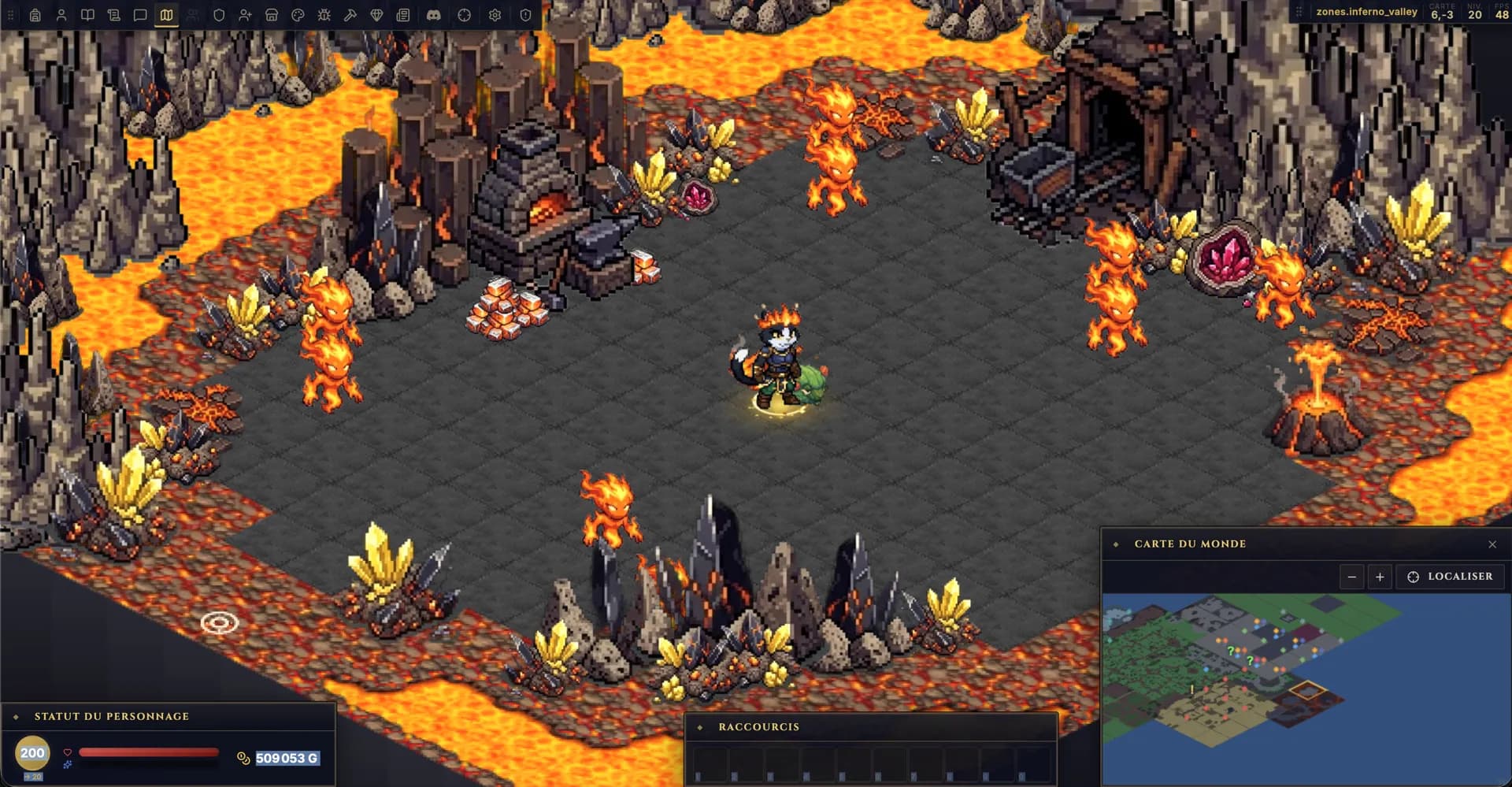
Task: Zoom in the world map with the plus button
Action: click(1380, 576)
